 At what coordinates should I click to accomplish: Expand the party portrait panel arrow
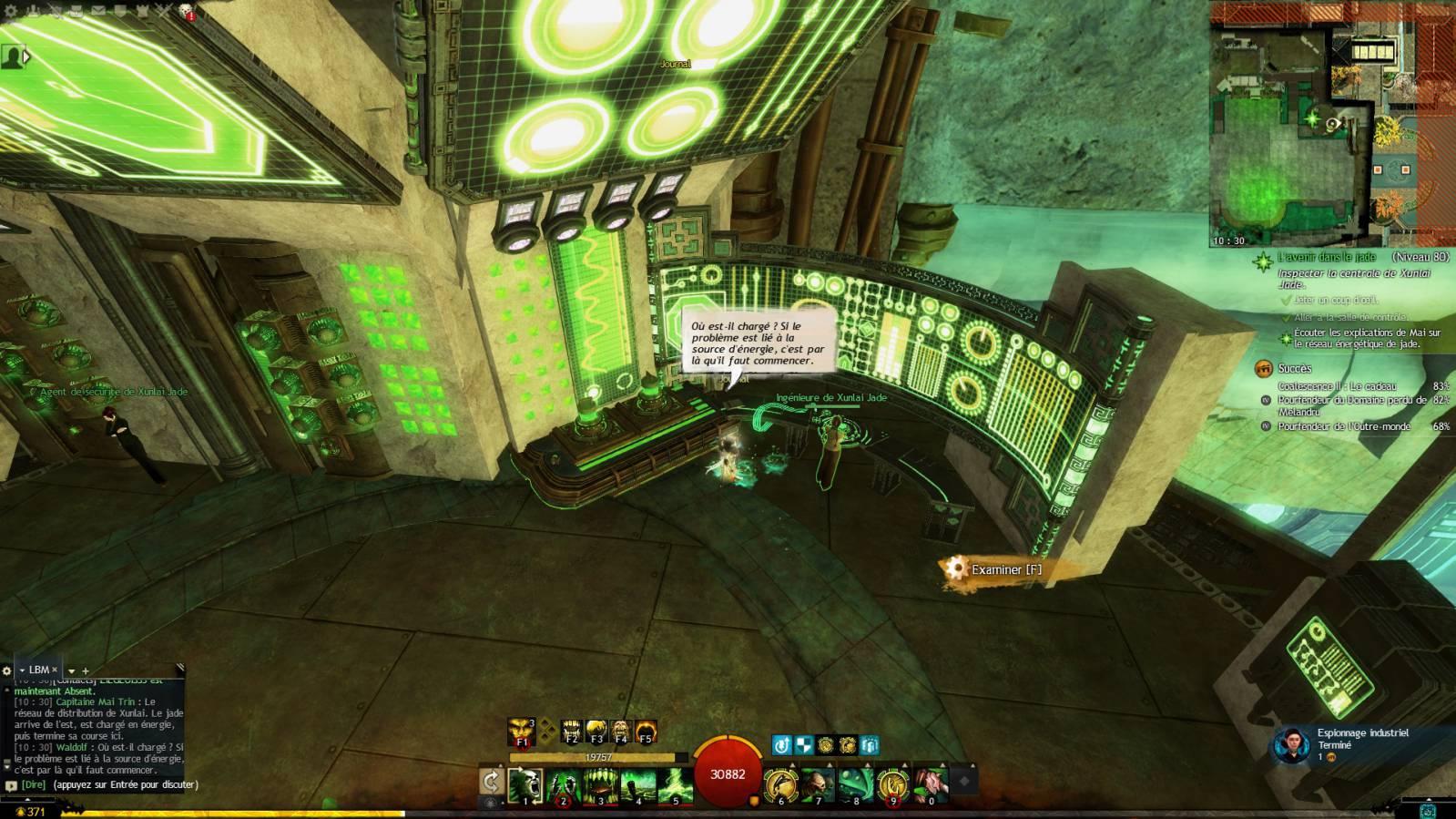point(27,56)
